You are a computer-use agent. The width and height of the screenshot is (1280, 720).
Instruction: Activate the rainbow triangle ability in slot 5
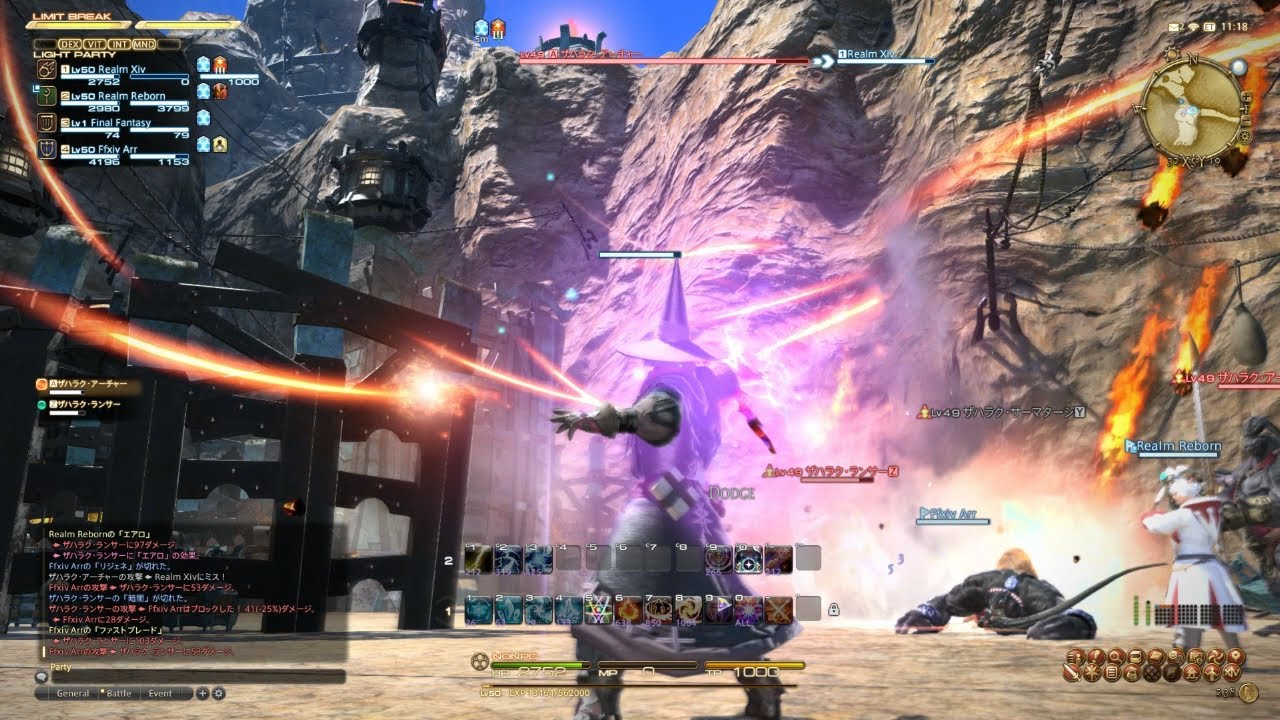pos(599,608)
